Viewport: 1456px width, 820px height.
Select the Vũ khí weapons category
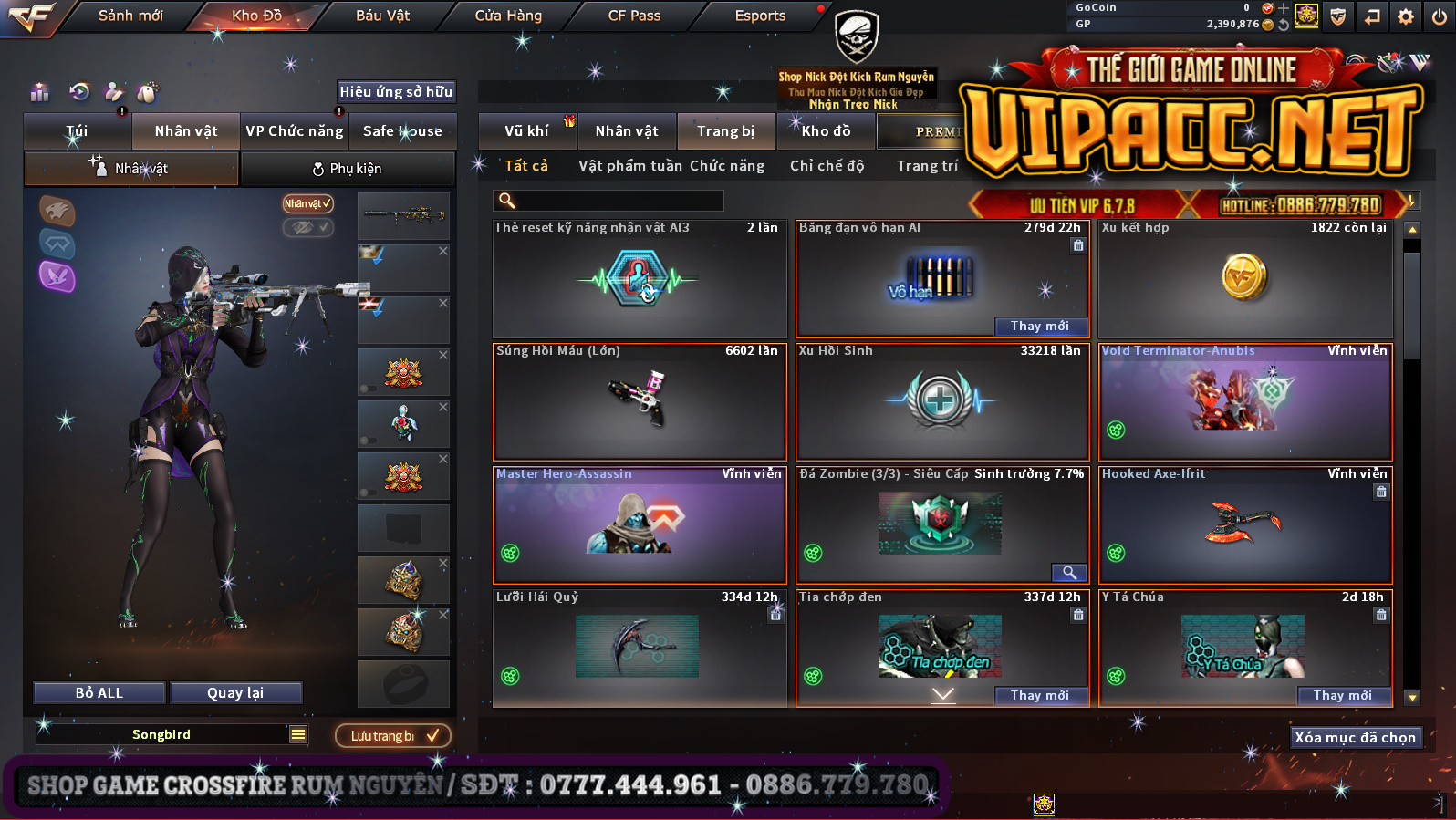point(526,131)
